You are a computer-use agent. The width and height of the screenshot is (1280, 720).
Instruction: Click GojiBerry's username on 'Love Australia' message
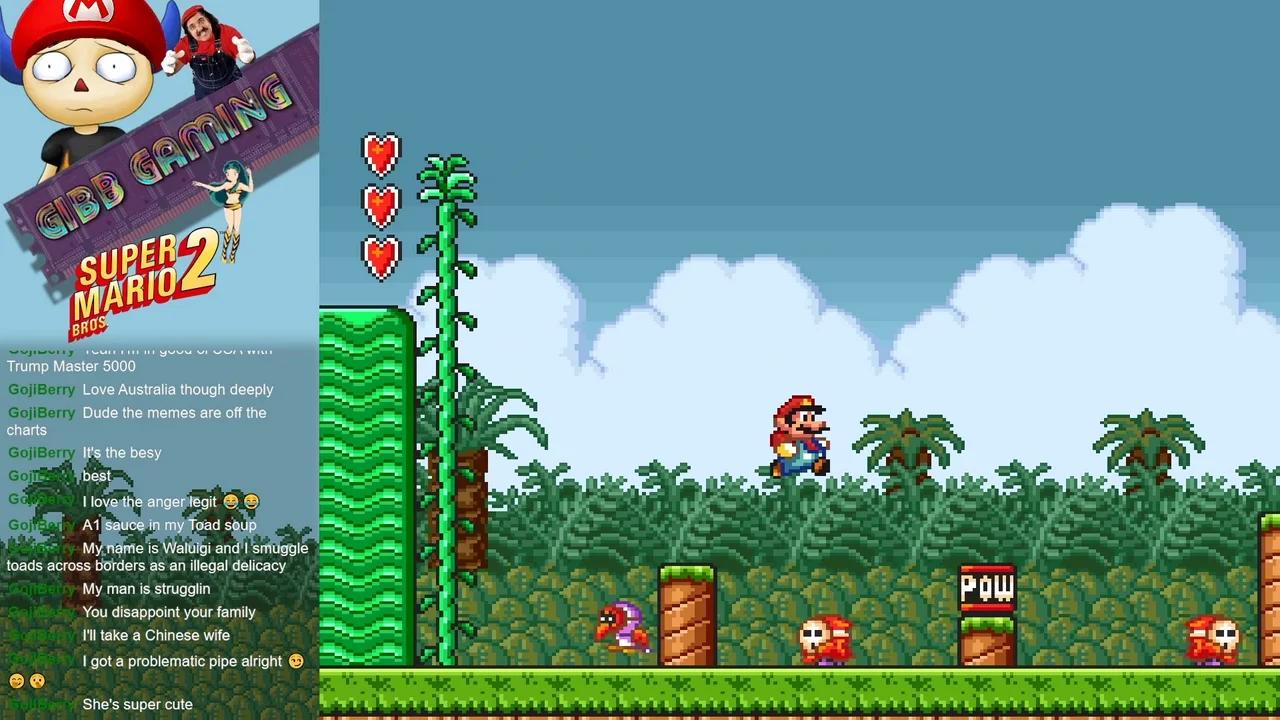[41, 389]
